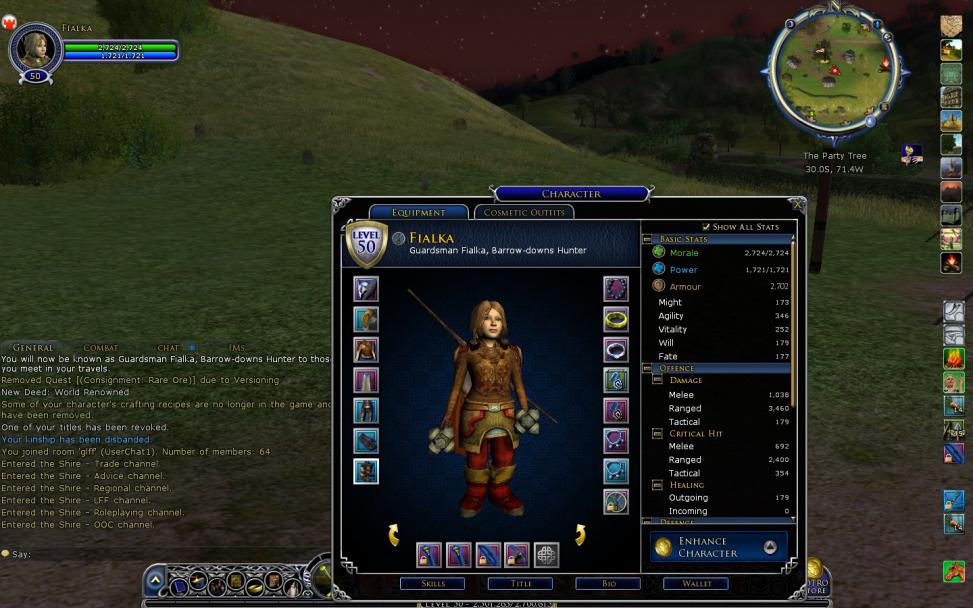The width and height of the screenshot is (973, 608).
Task: Open the Skills panel button
Action: (x=432, y=584)
